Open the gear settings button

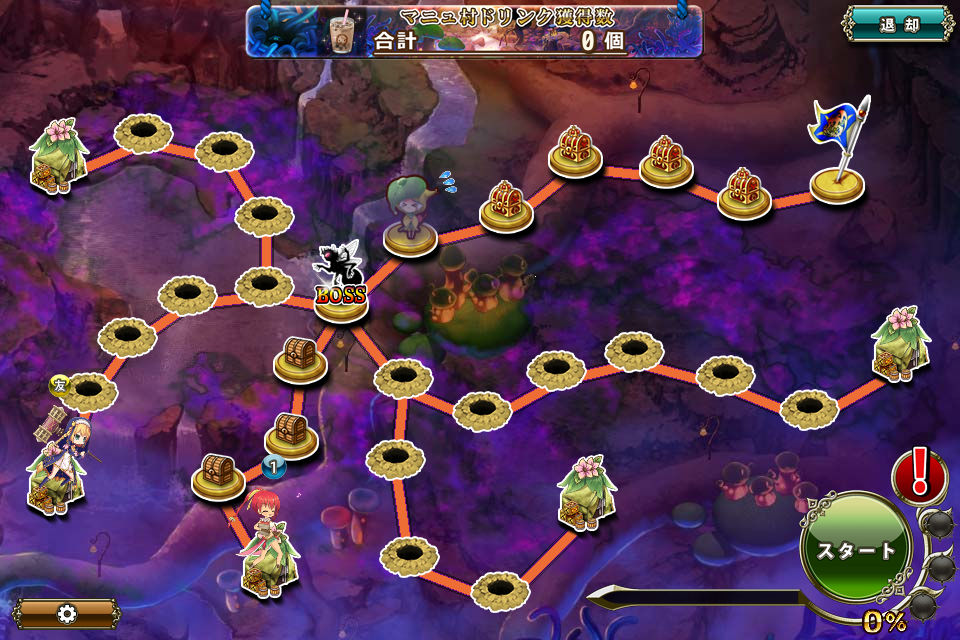66,613
